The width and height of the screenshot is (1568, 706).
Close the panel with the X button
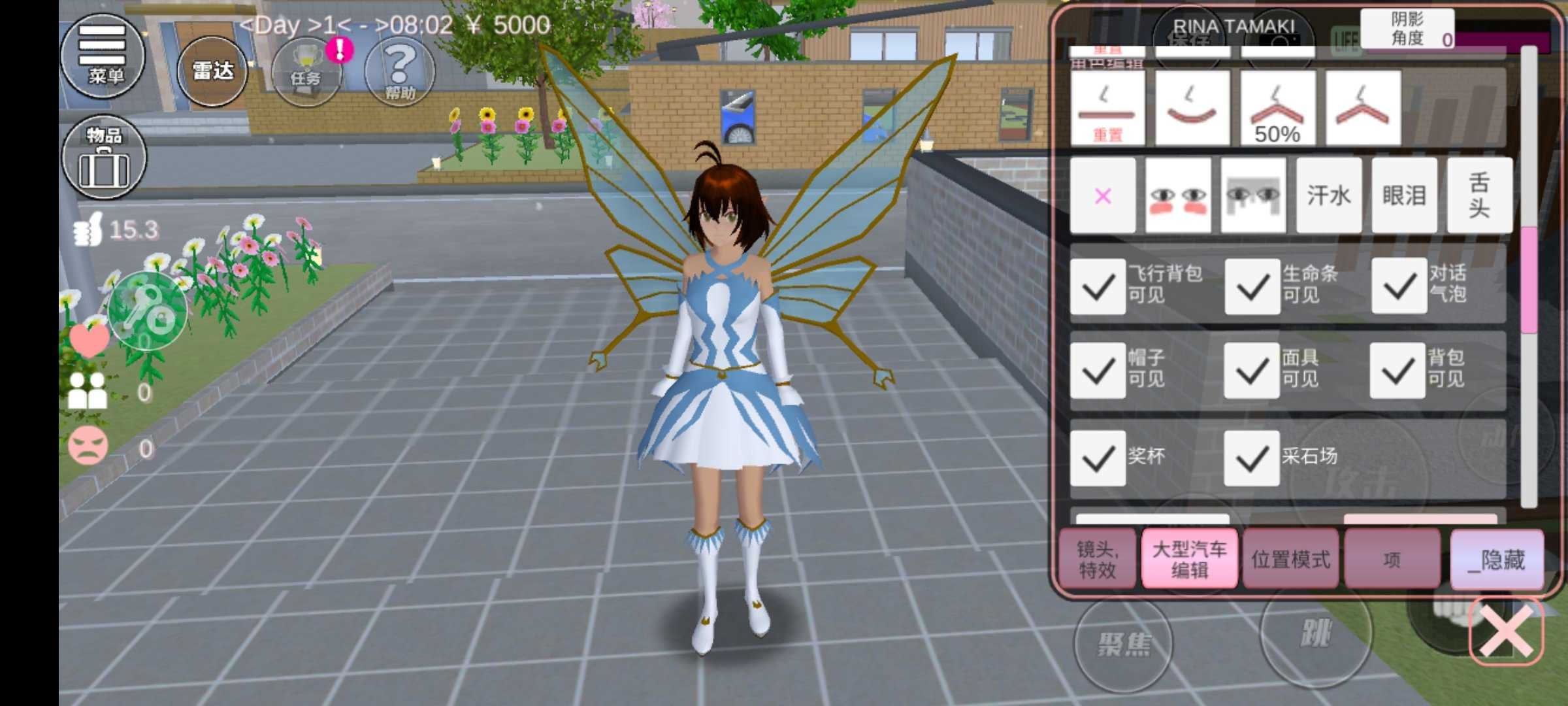pyautogui.click(x=1506, y=631)
